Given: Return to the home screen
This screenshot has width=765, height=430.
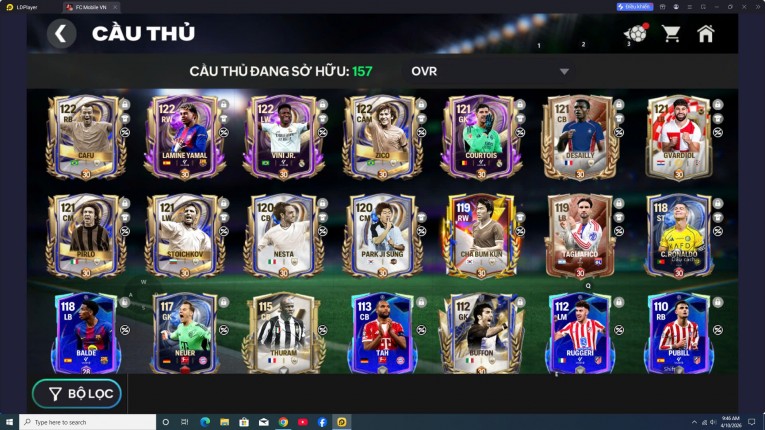Looking at the screenshot, I should (x=706, y=34).
